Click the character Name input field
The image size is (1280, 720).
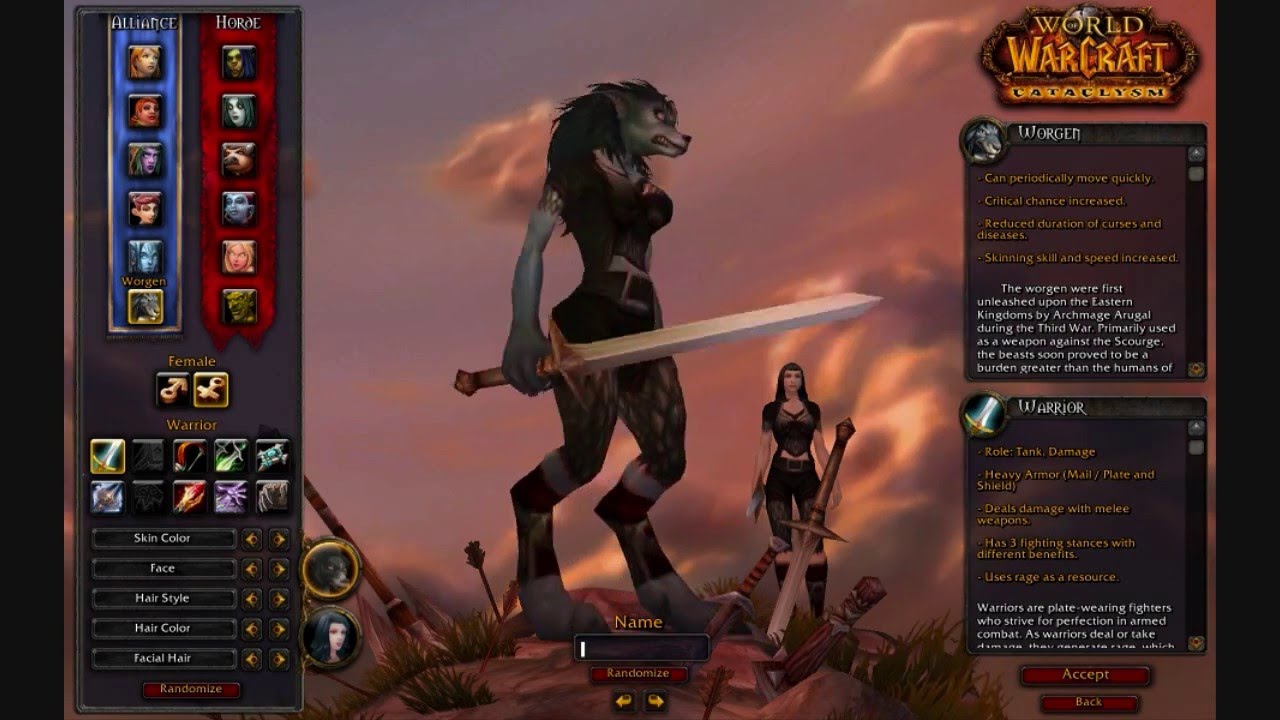[642, 649]
